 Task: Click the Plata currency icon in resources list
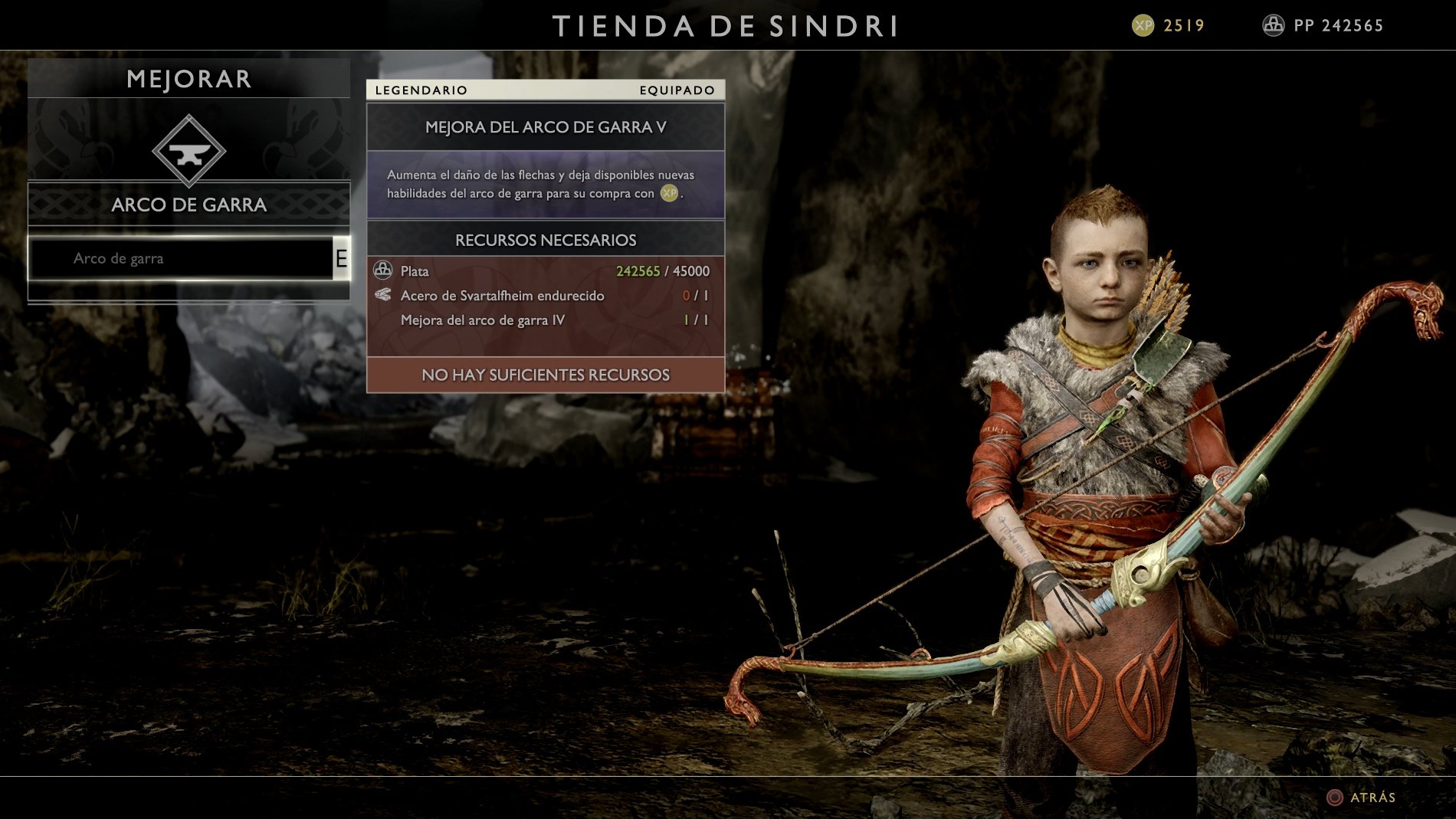(382, 270)
